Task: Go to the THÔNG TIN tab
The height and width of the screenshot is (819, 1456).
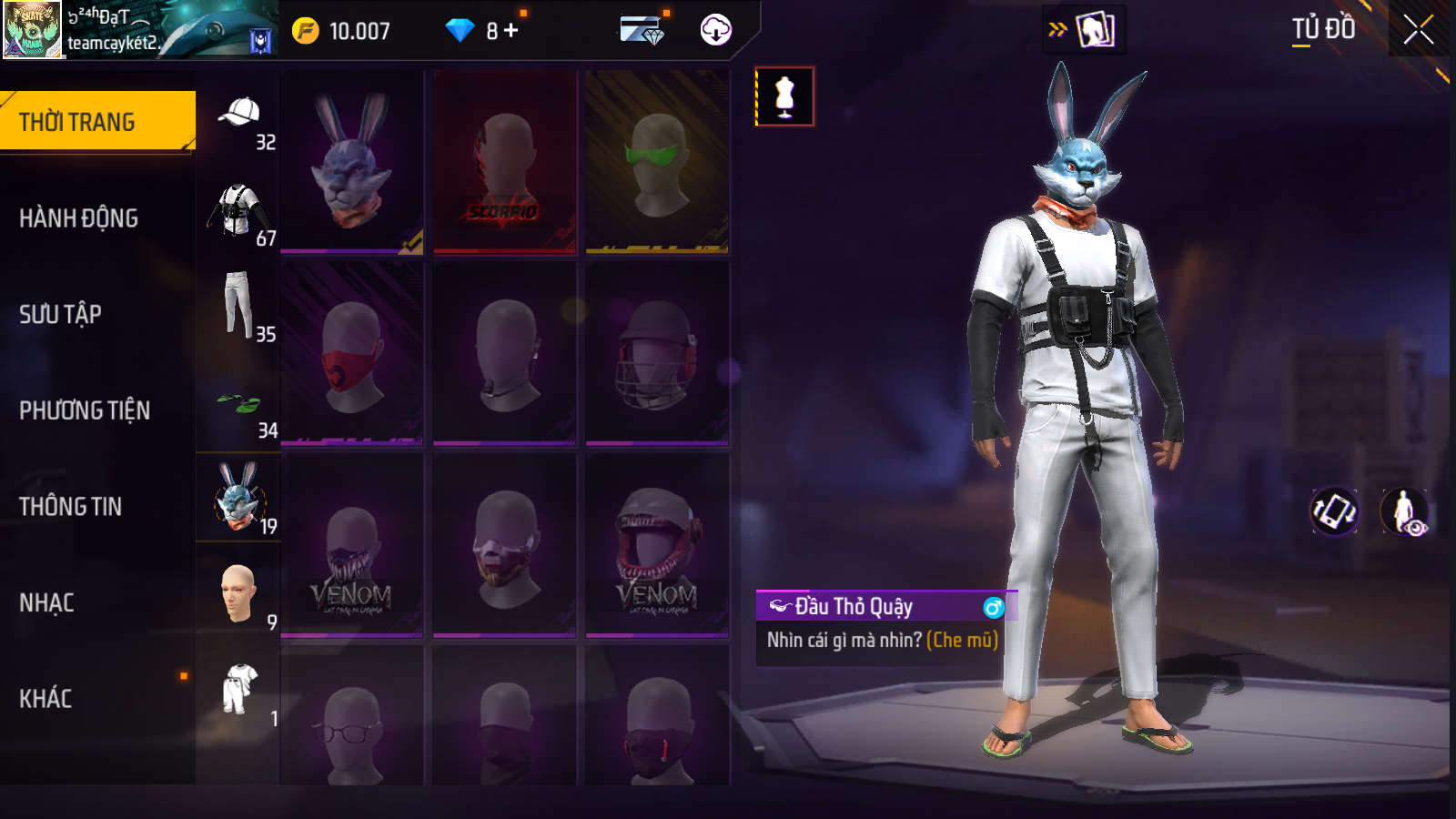Action: pyautogui.click(x=71, y=507)
